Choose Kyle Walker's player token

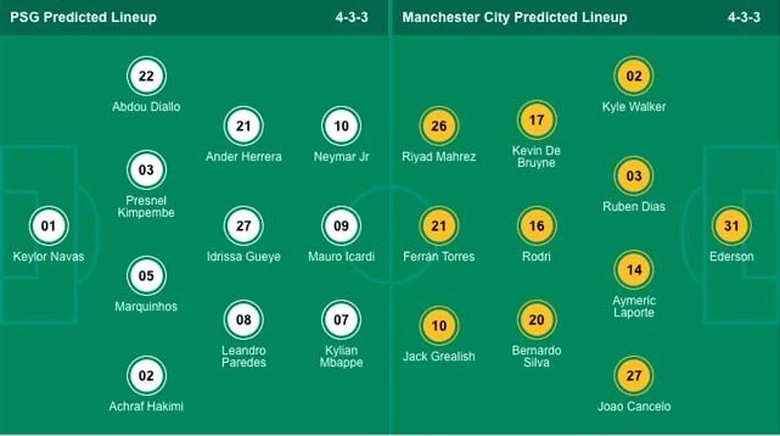[x=634, y=76]
